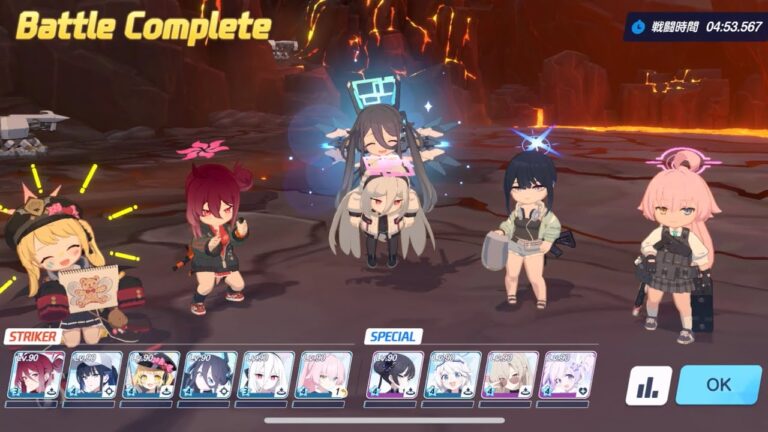The width and height of the screenshot is (768, 432).
Task: Pick the dark-haired striker with blue halo
Action: (209, 376)
